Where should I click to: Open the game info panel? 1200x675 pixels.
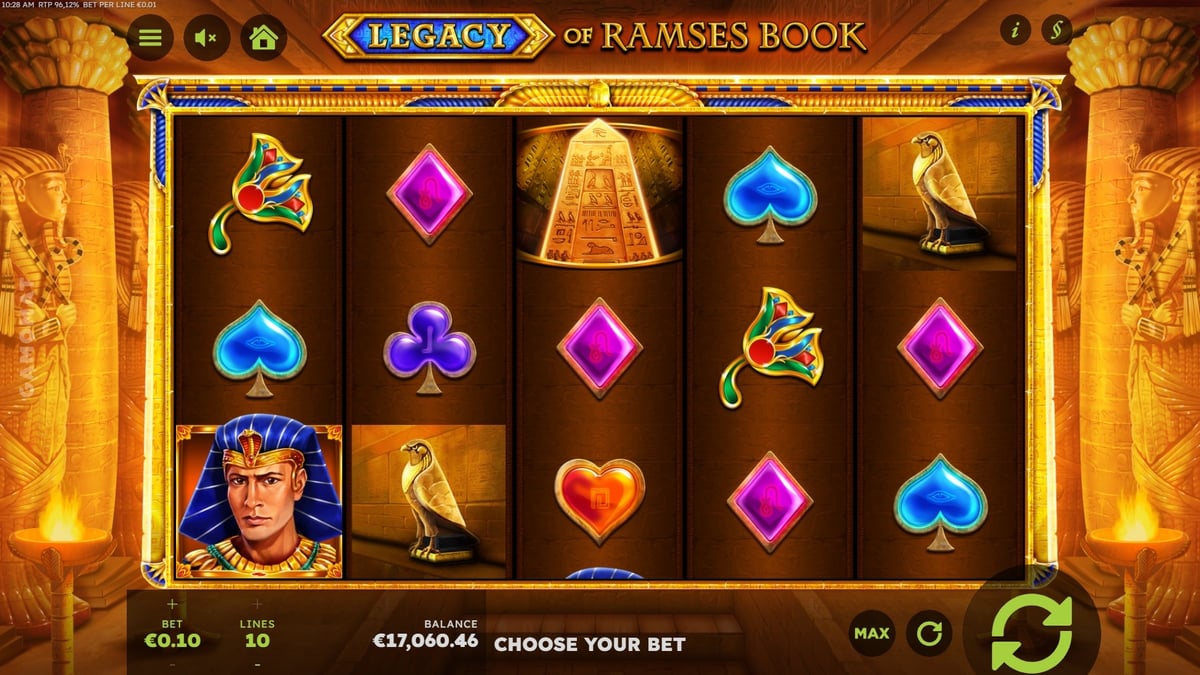(1015, 31)
